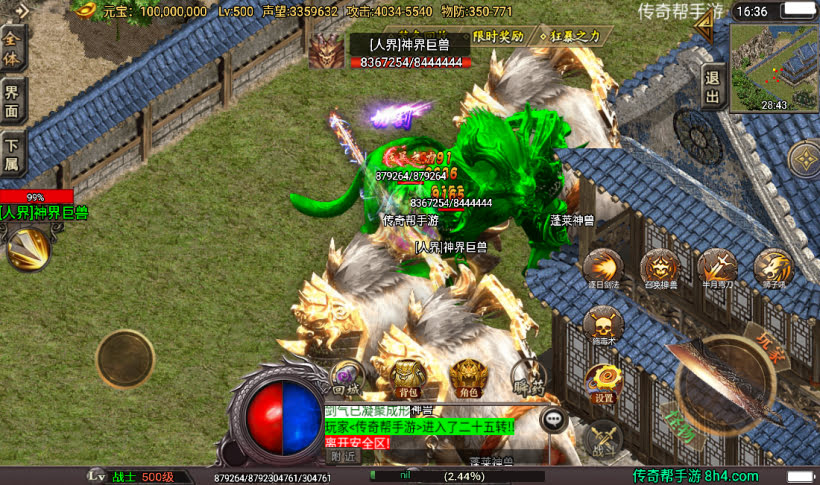Open the 设置 settings gear

click(603, 381)
